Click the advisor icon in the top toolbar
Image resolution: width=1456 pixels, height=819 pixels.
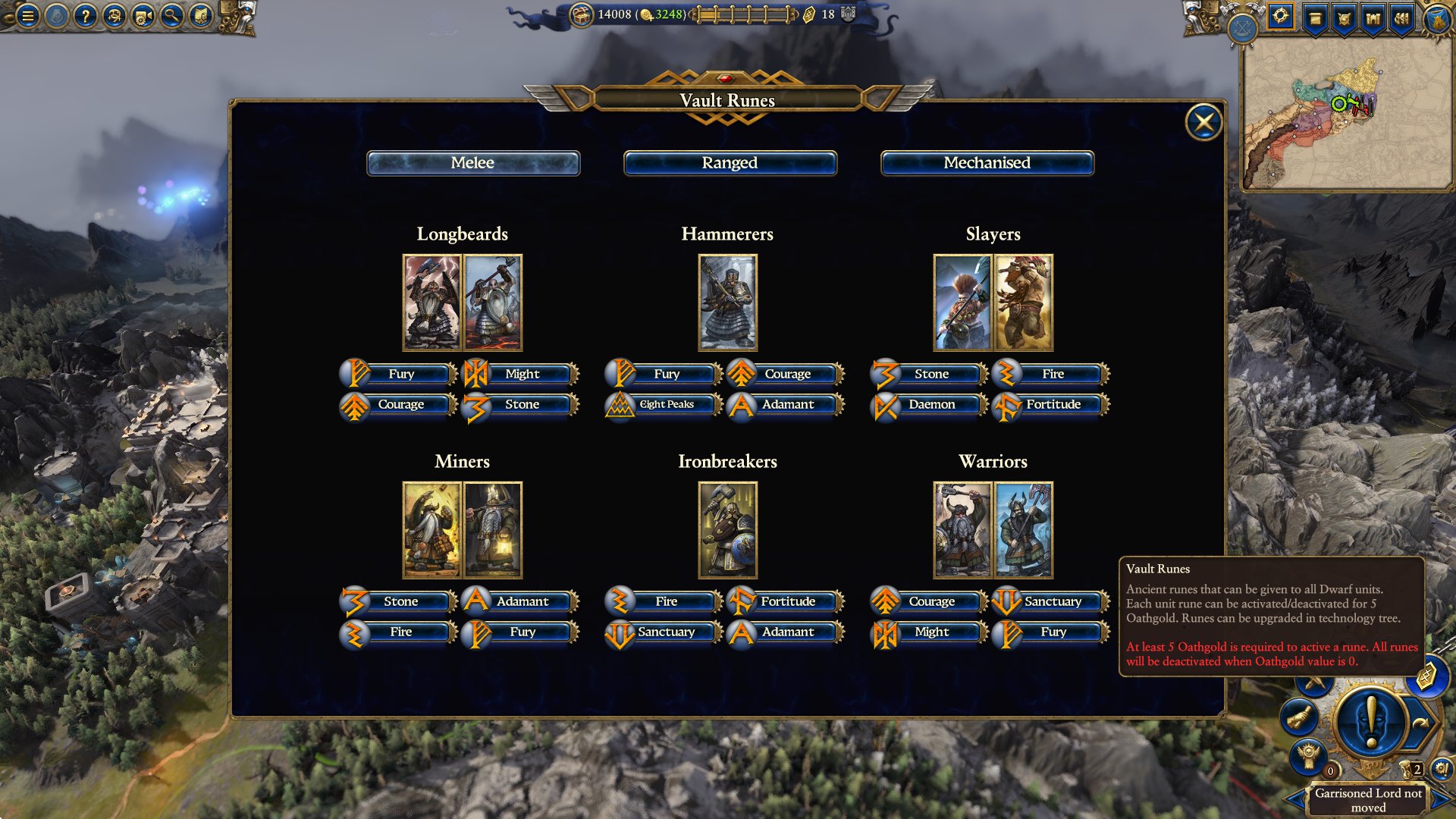click(115, 17)
